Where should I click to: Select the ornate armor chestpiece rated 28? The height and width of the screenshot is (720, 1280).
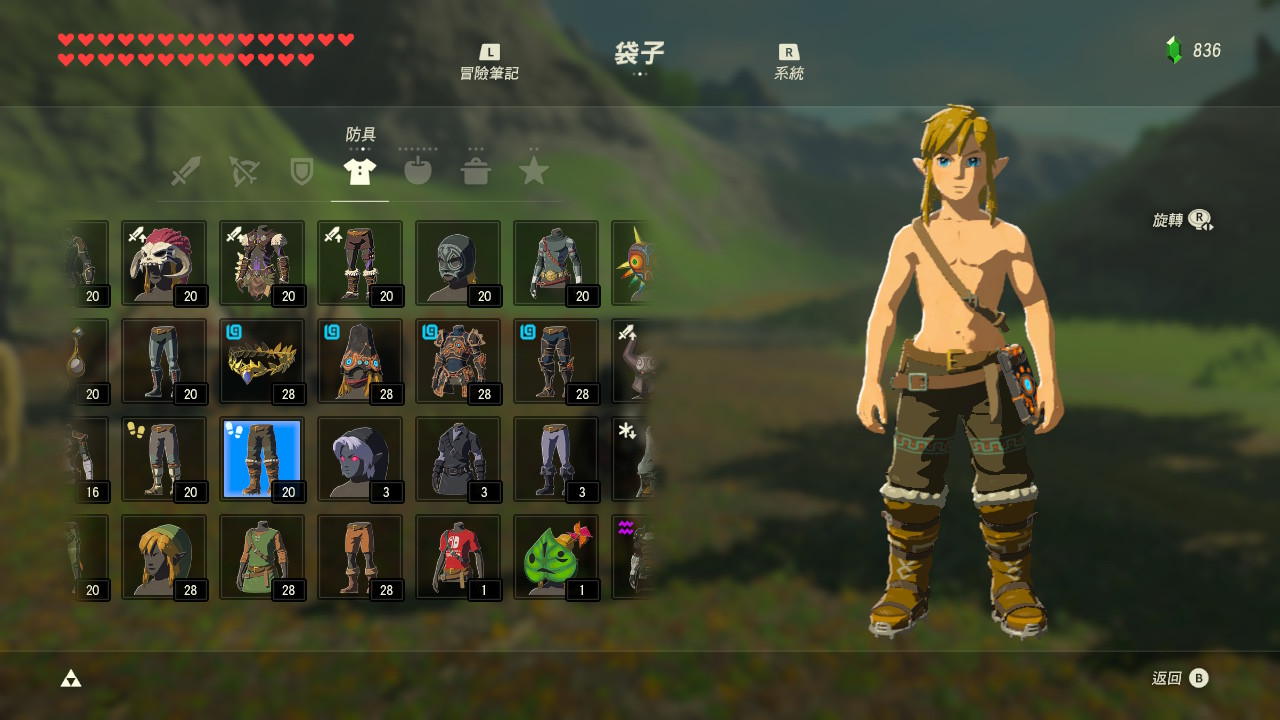tap(458, 361)
